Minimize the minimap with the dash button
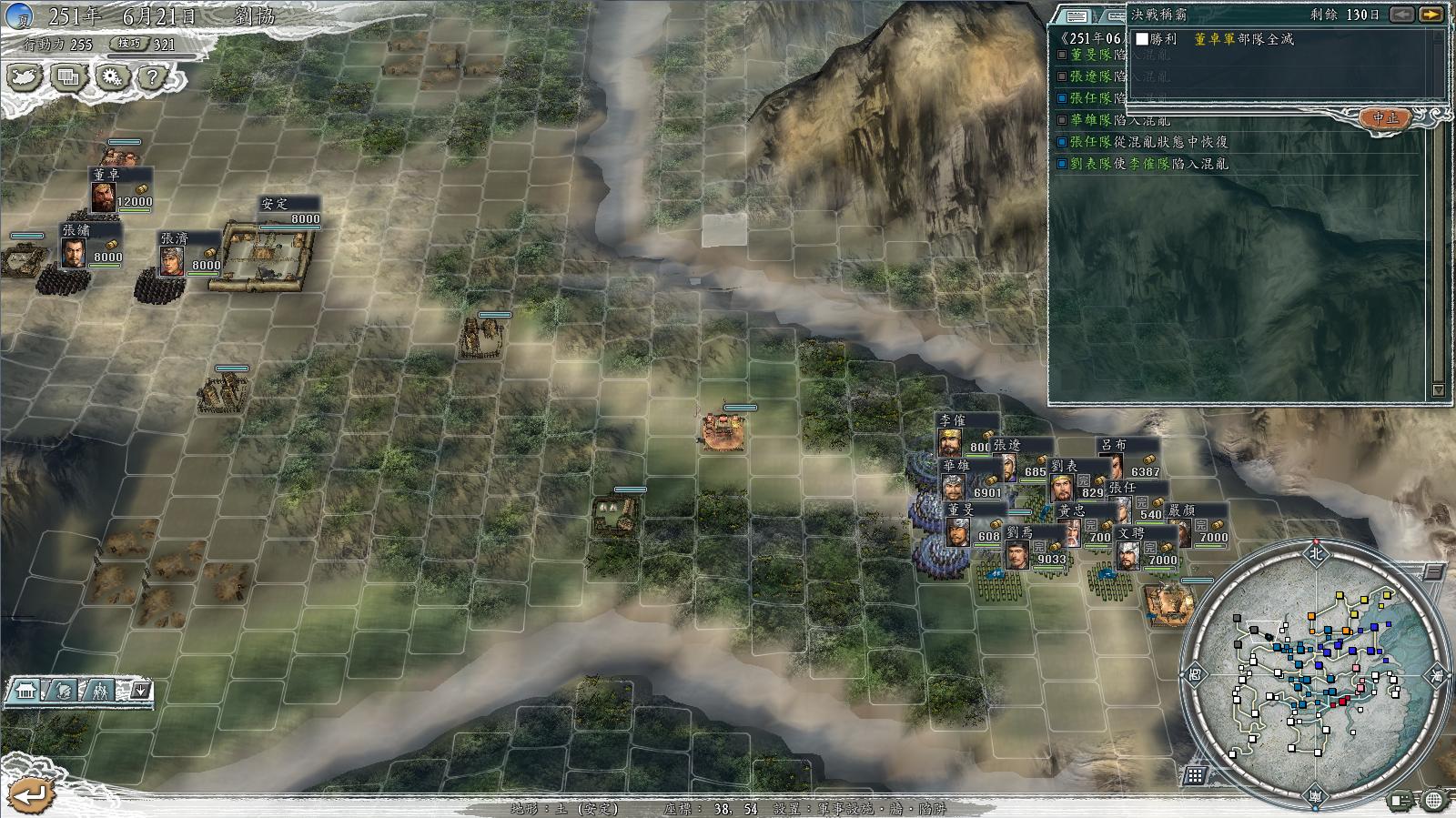This screenshot has width=1456, height=818. click(x=1432, y=573)
